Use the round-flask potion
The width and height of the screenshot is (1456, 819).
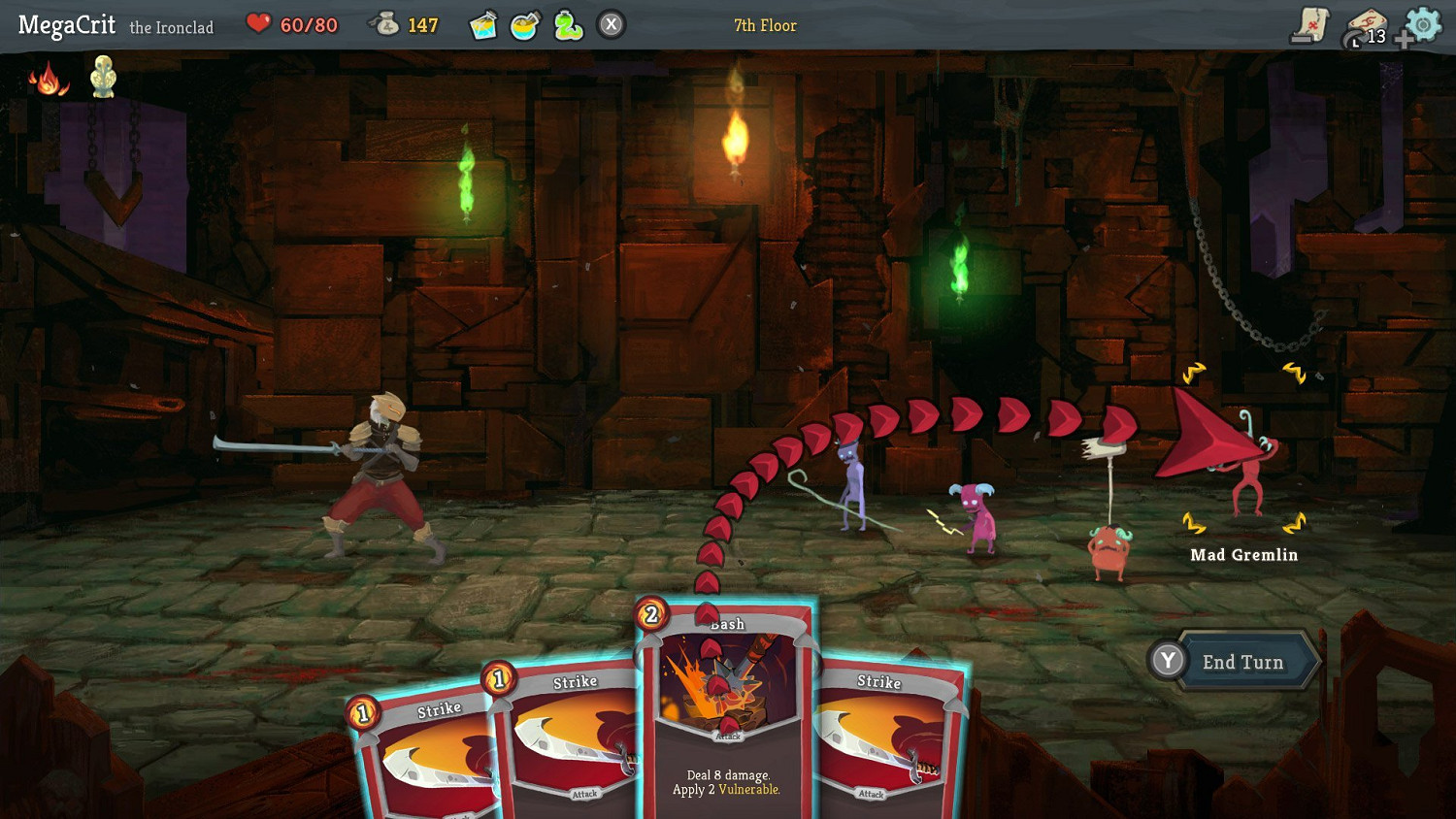tap(524, 25)
